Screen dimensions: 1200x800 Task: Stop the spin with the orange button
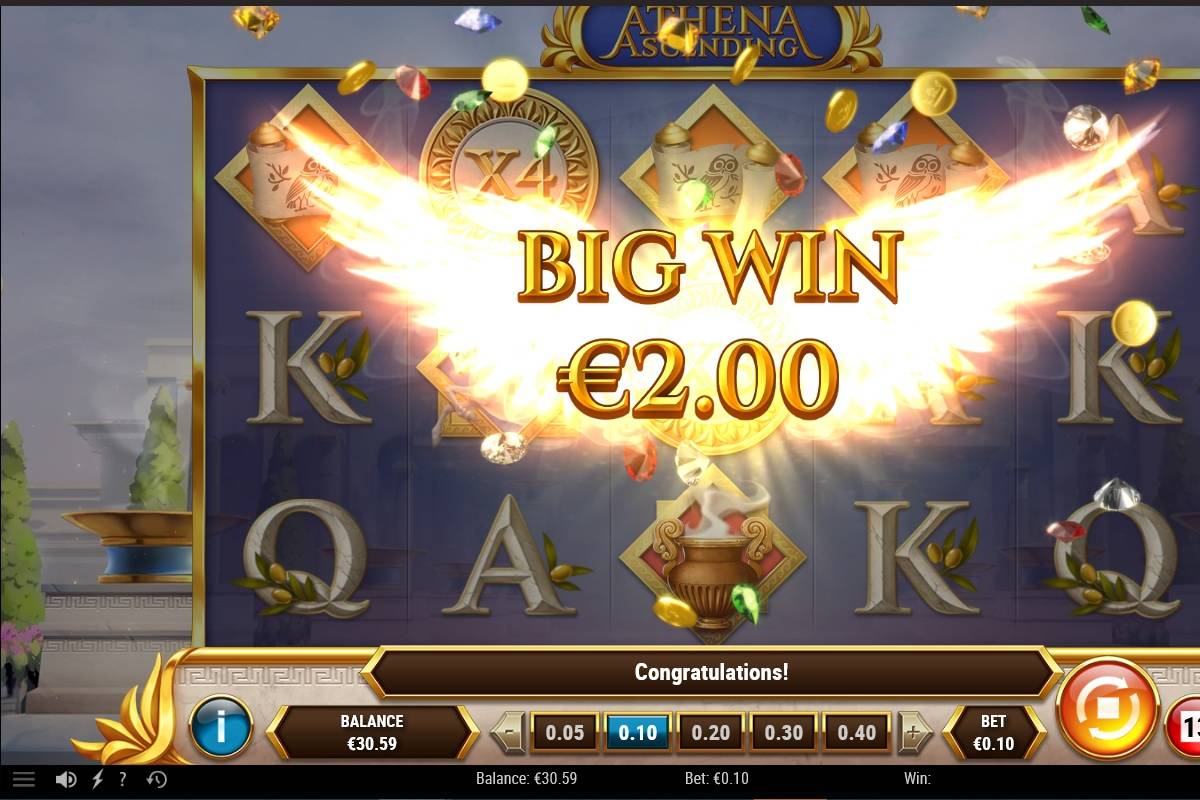point(1107,709)
